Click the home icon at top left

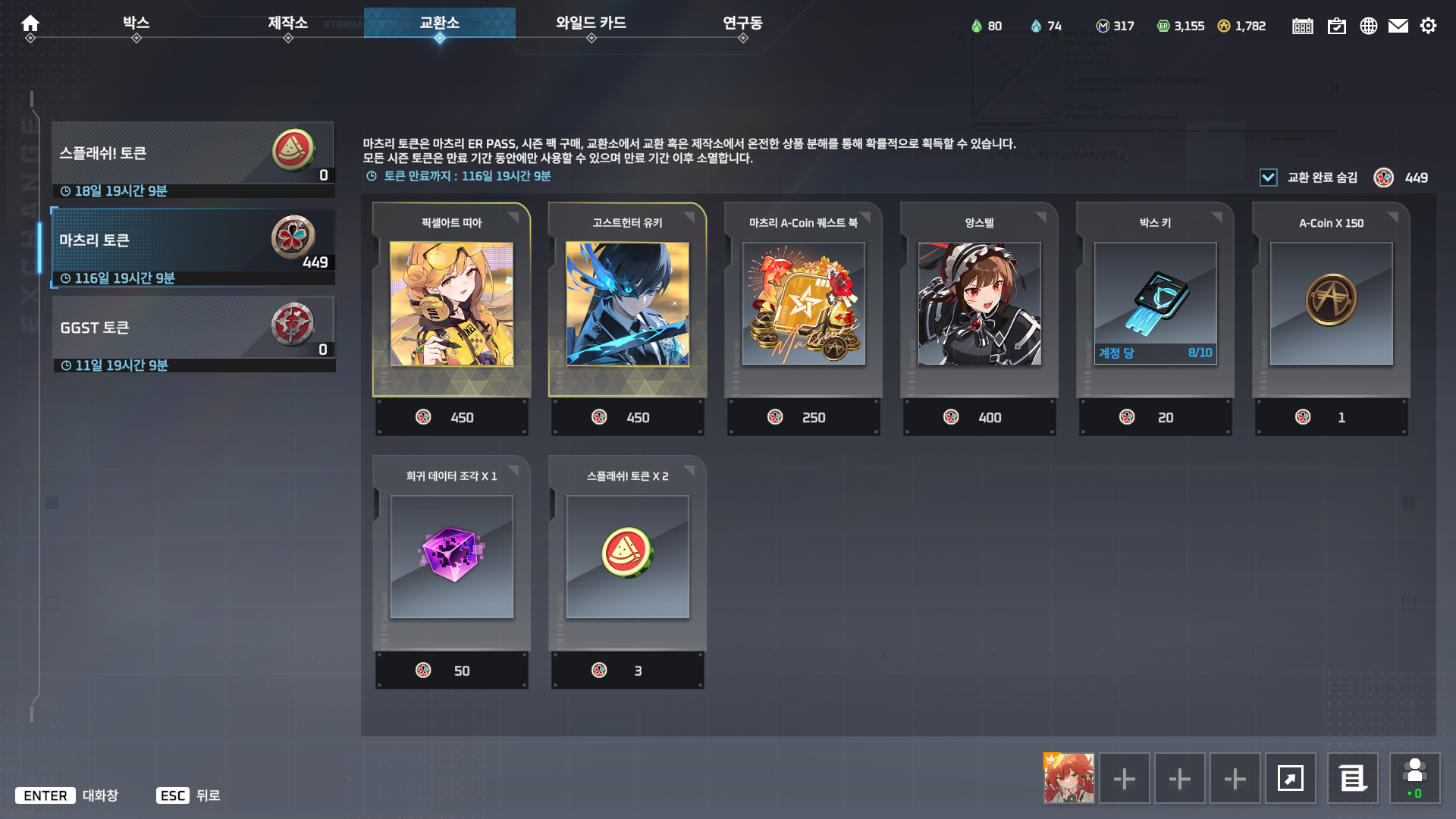[30, 23]
